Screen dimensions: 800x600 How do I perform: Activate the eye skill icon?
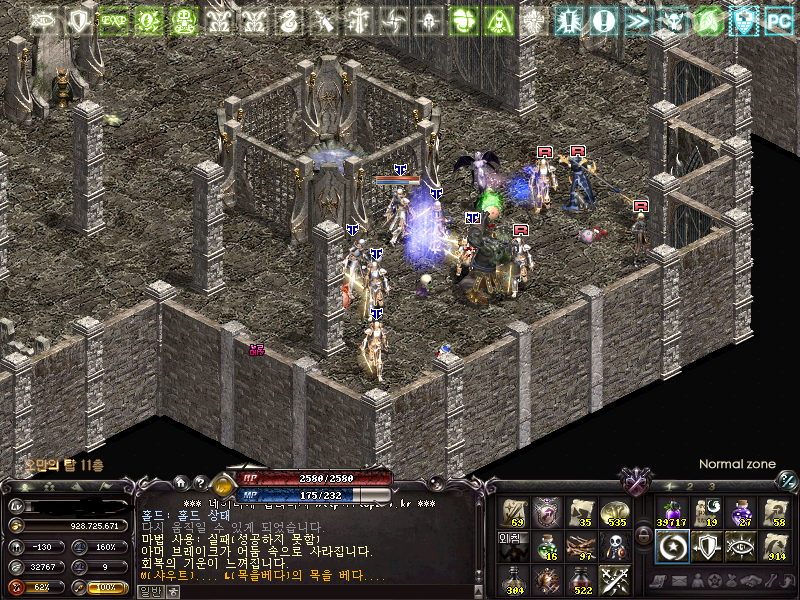coord(741,546)
